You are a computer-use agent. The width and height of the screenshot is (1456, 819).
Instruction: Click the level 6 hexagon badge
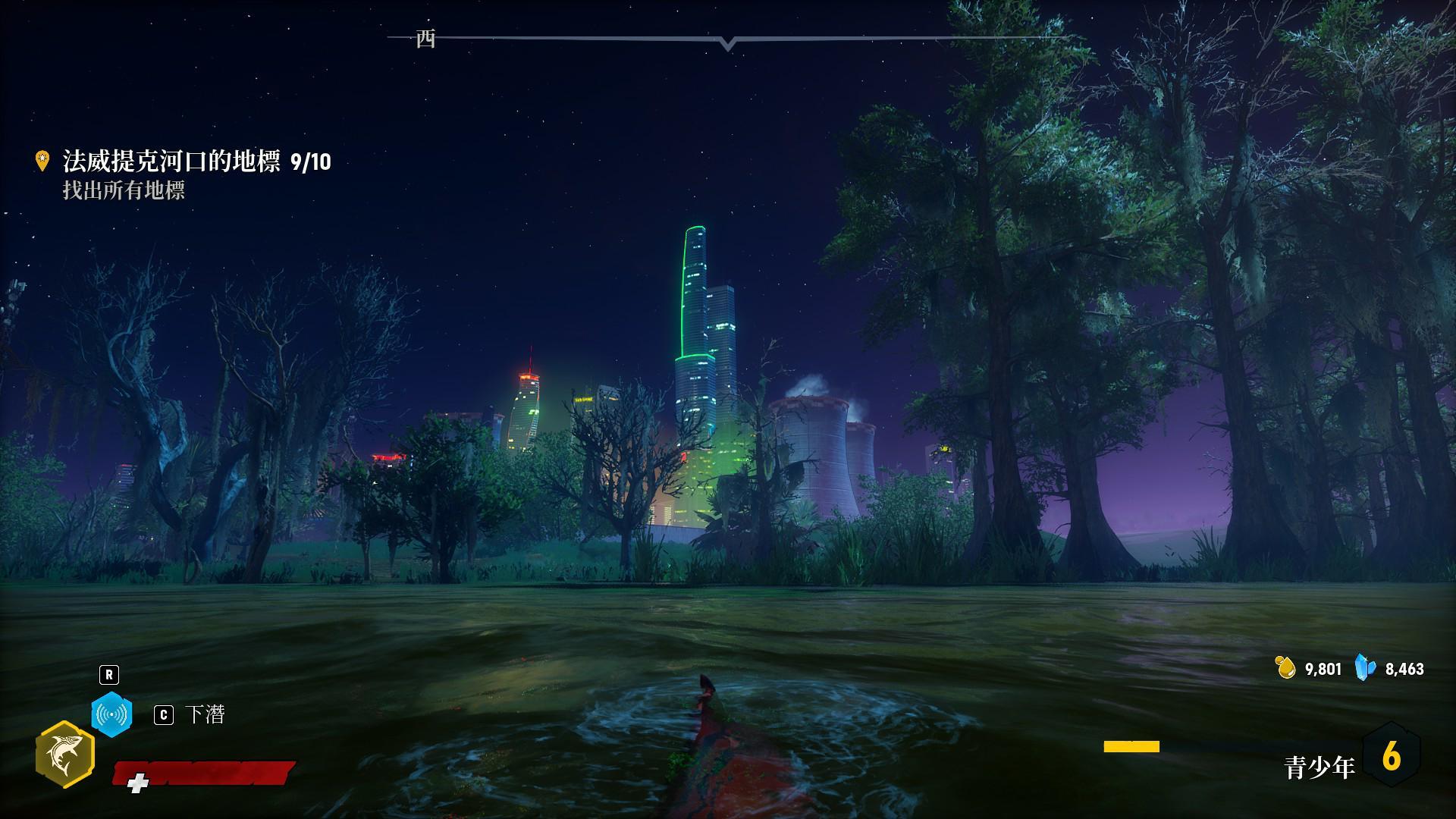1391,756
